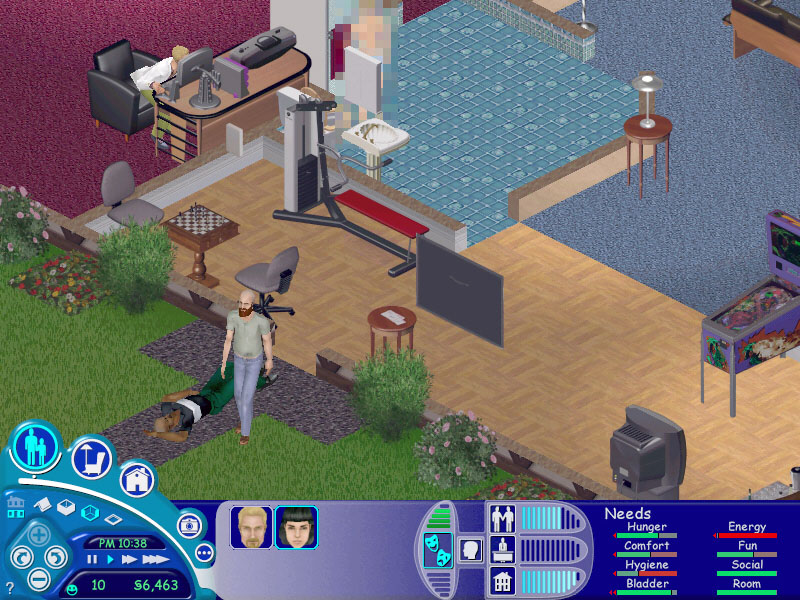
Task: Select the dark-haired Sim portrait
Action: (x=296, y=527)
